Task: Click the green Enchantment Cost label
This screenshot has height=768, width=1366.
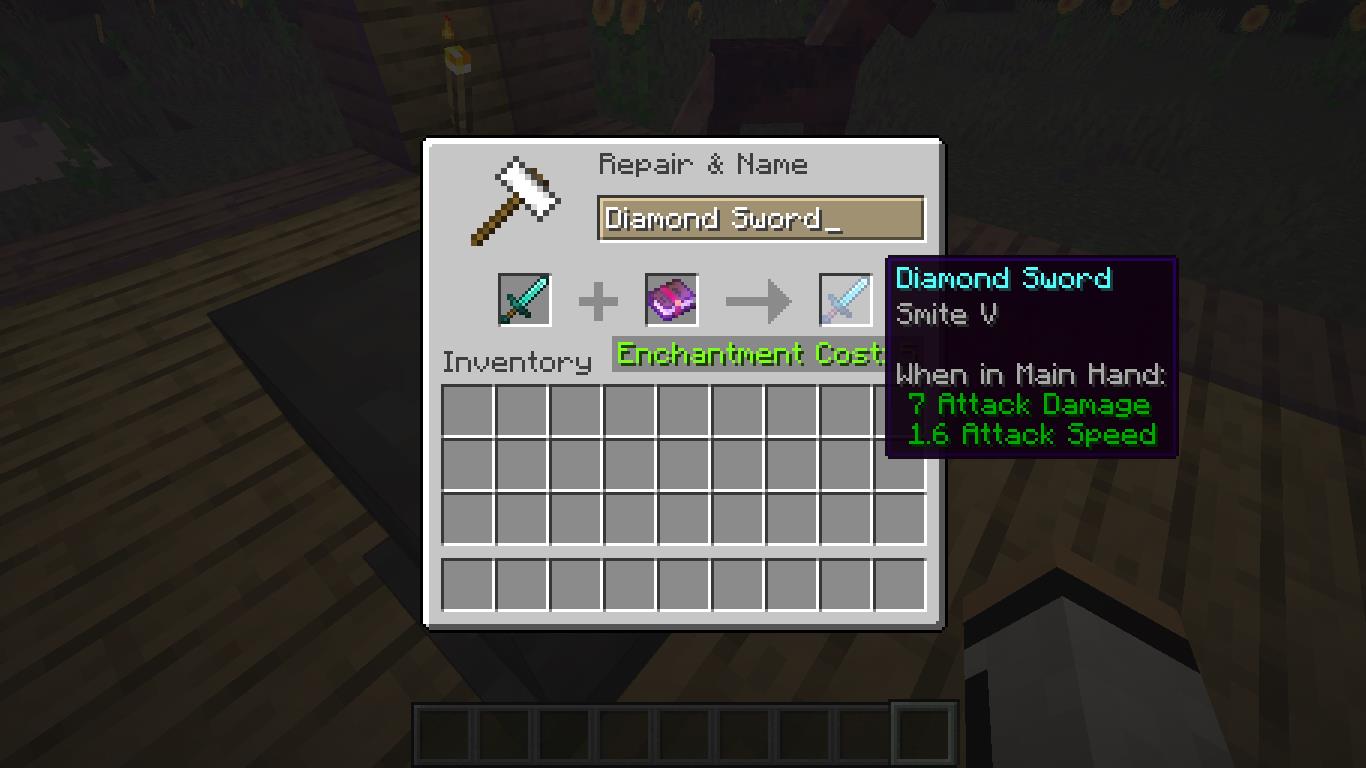Action: point(745,353)
